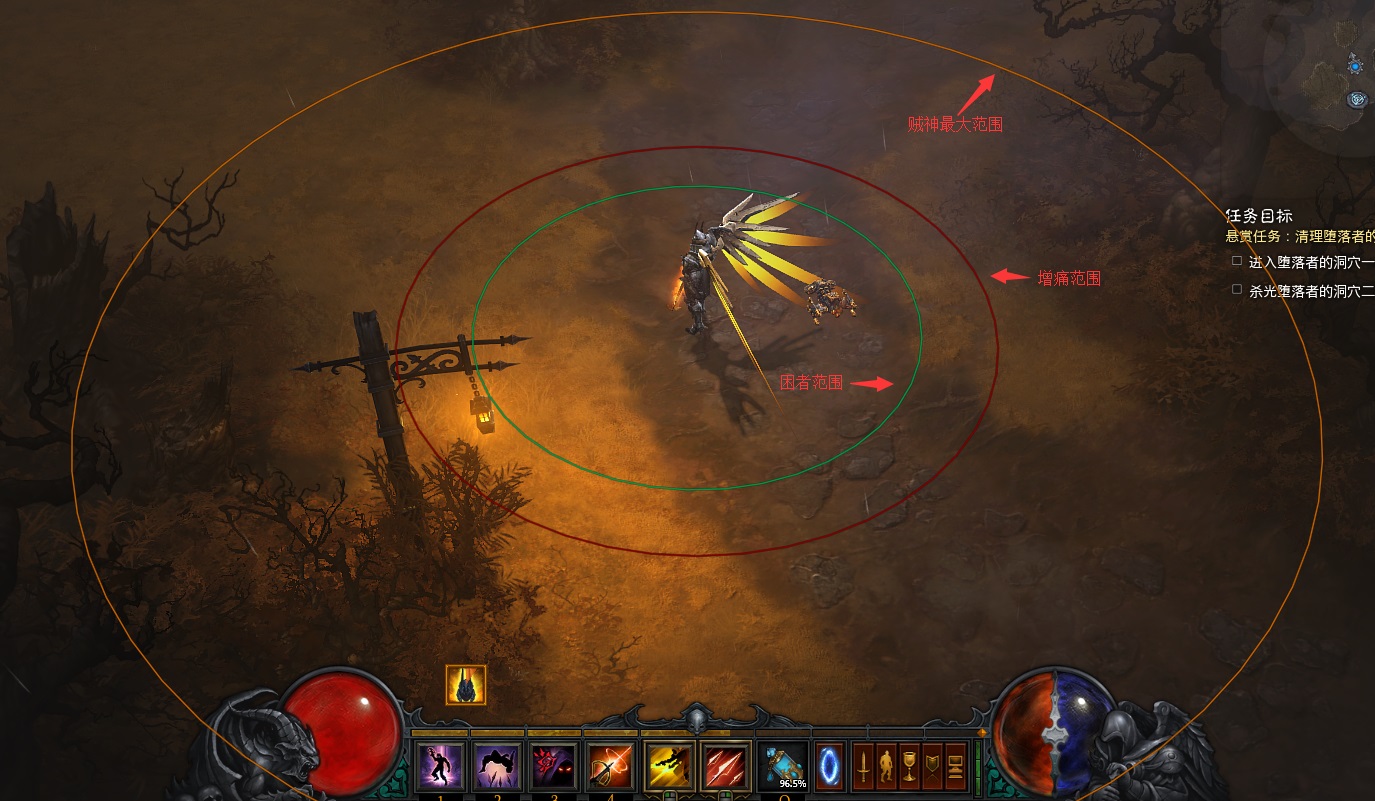Fire the red multi-arrow skill
The height and width of the screenshot is (801, 1375).
(x=725, y=767)
